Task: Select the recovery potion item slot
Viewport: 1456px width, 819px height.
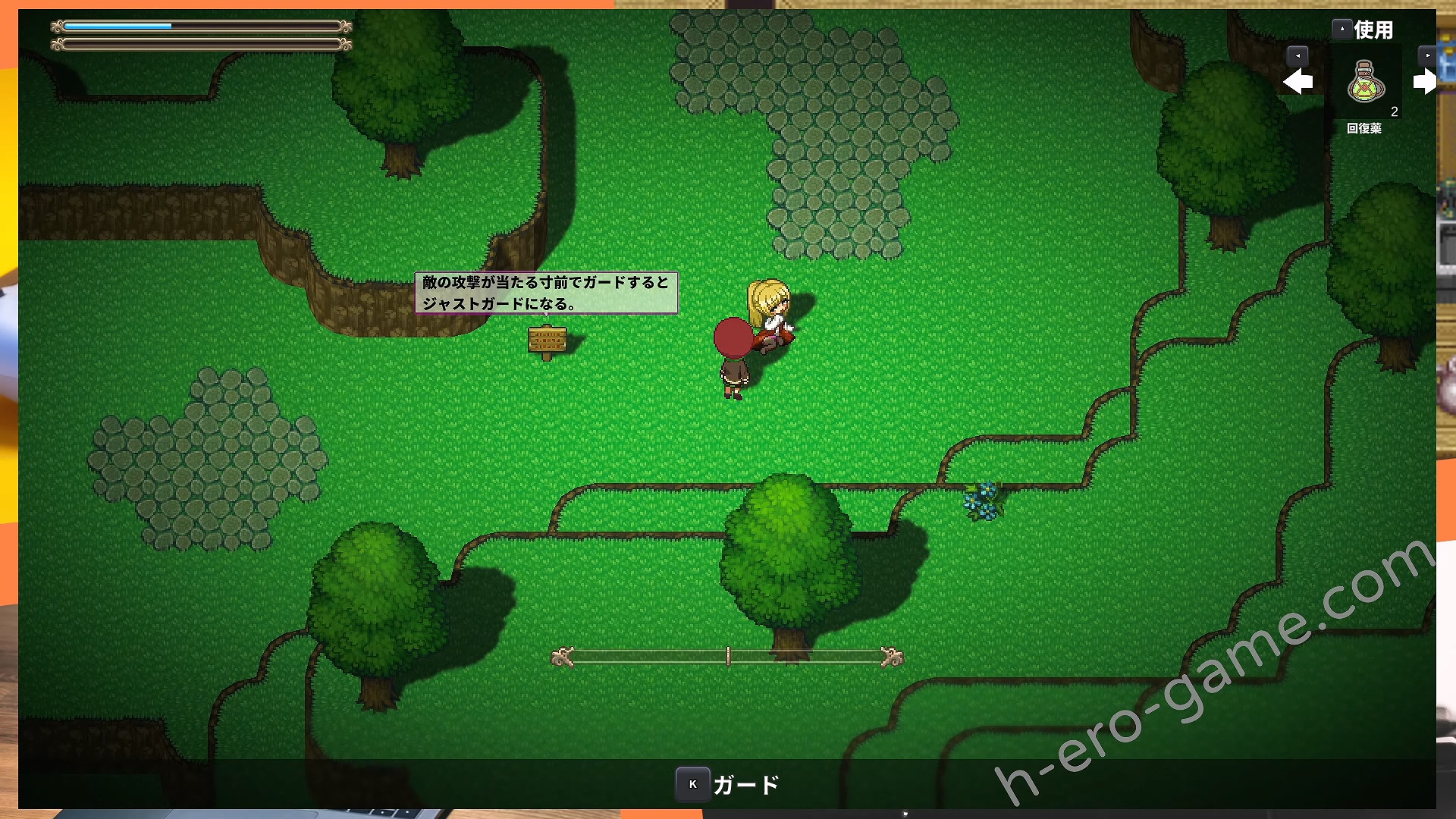Action: [1365, 83]
